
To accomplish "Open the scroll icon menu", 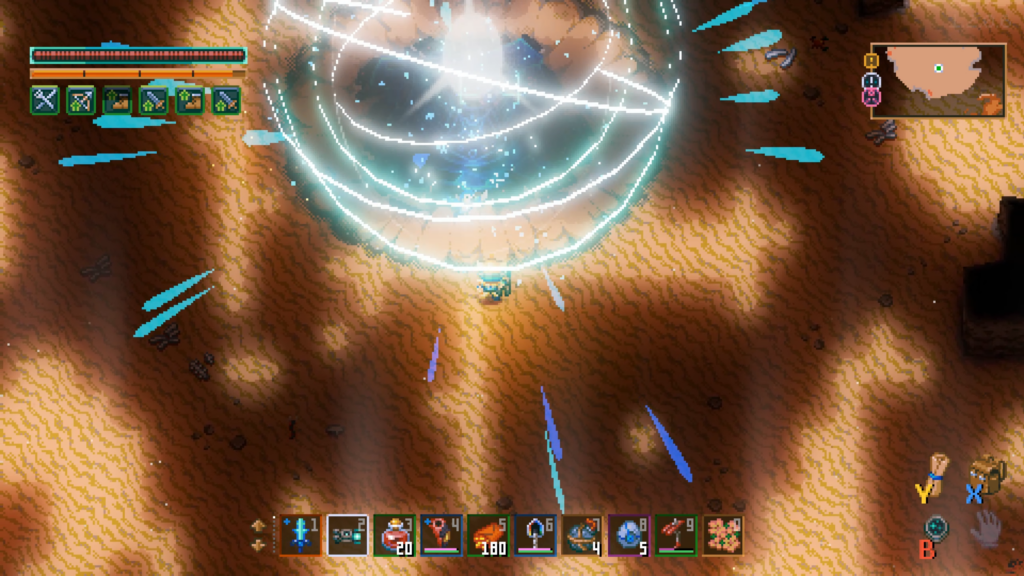I will coord(938,468).
